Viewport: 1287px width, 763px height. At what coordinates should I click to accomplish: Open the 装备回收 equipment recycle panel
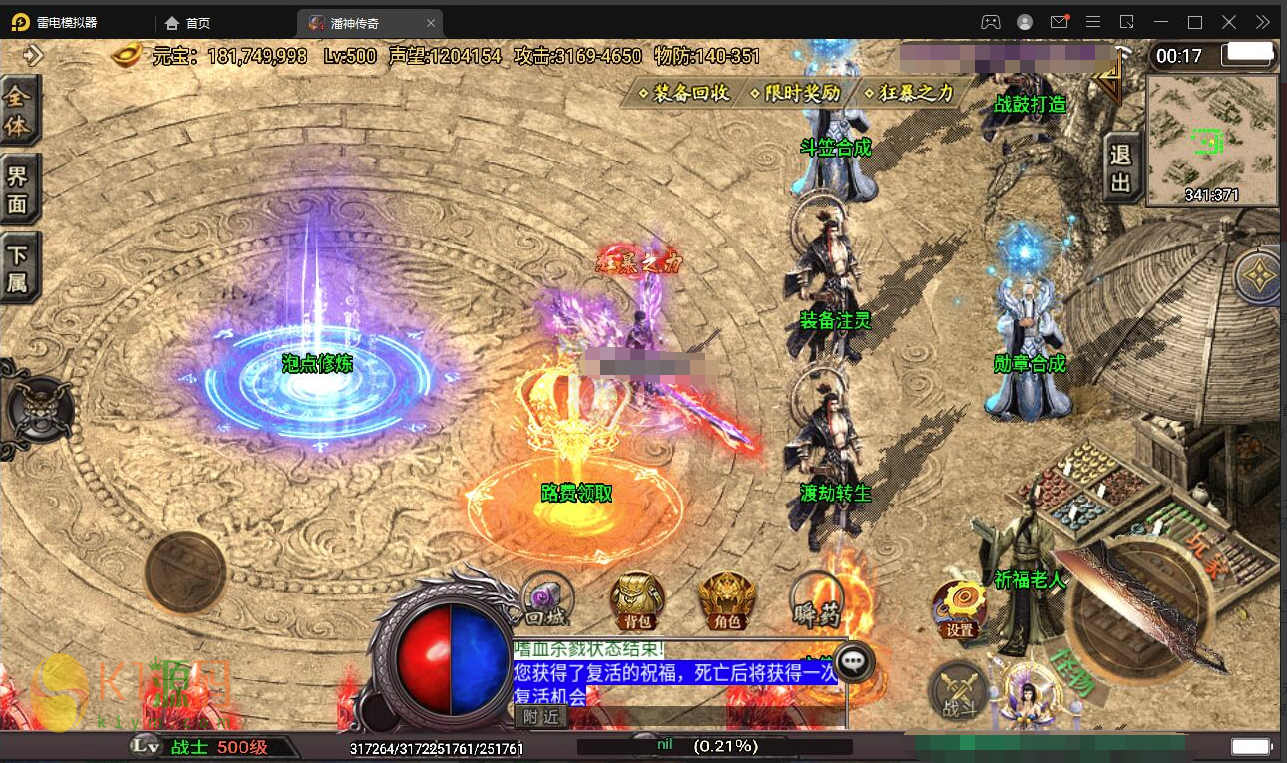point(685,94)
